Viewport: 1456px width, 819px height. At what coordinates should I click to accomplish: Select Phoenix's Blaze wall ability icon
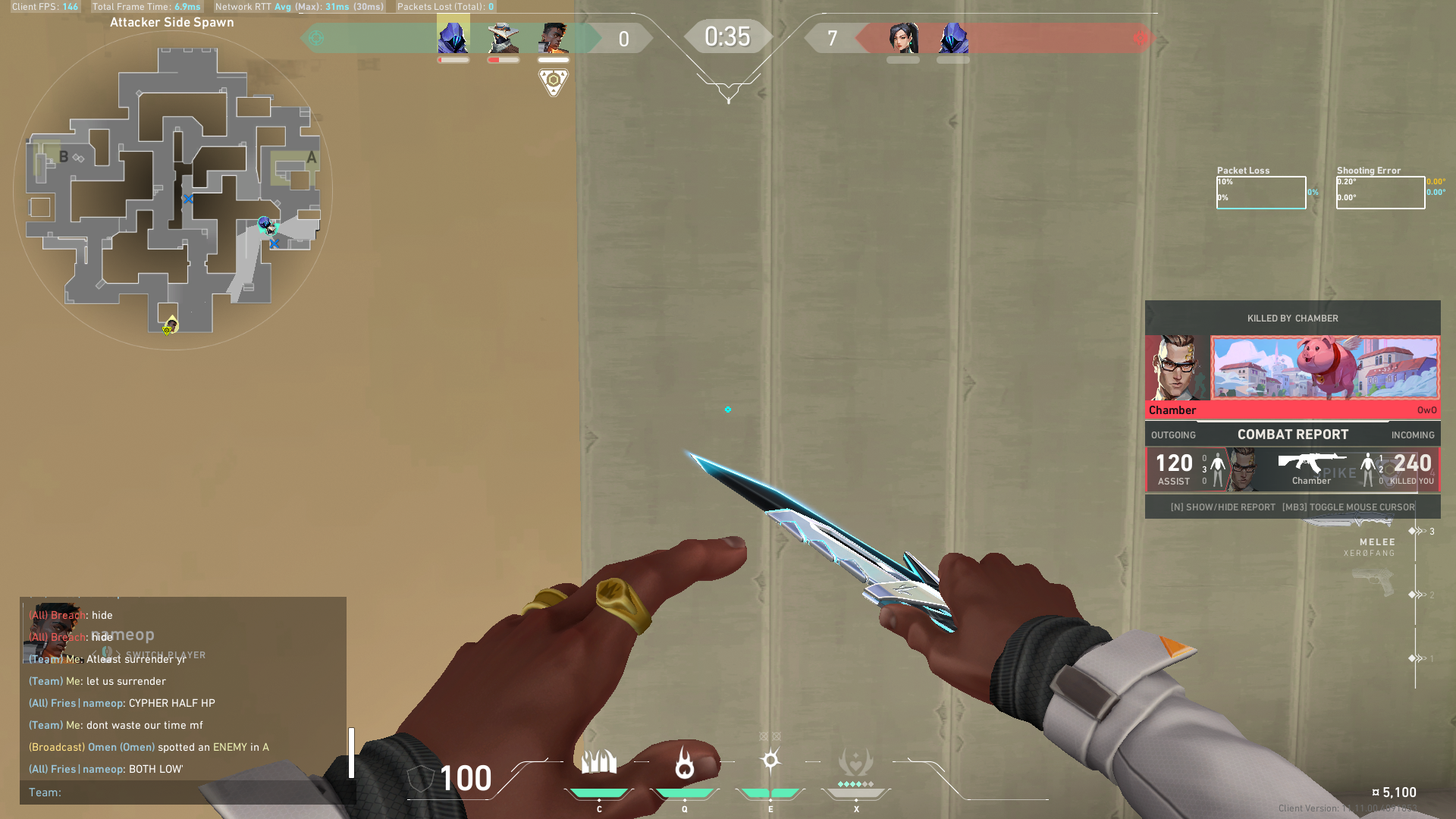(600, 761)
